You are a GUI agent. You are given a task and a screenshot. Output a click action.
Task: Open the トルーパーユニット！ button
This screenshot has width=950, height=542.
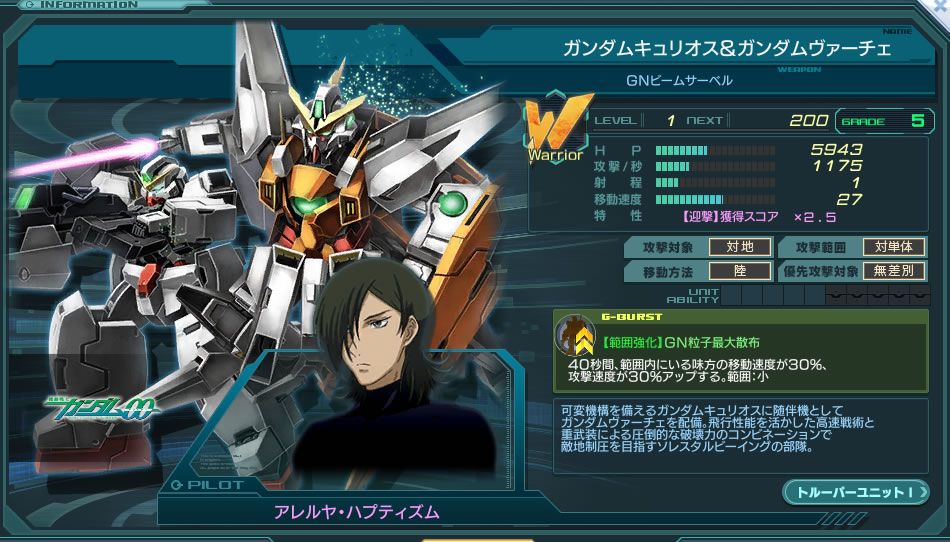pyautogui.click(x=855, y=492)
